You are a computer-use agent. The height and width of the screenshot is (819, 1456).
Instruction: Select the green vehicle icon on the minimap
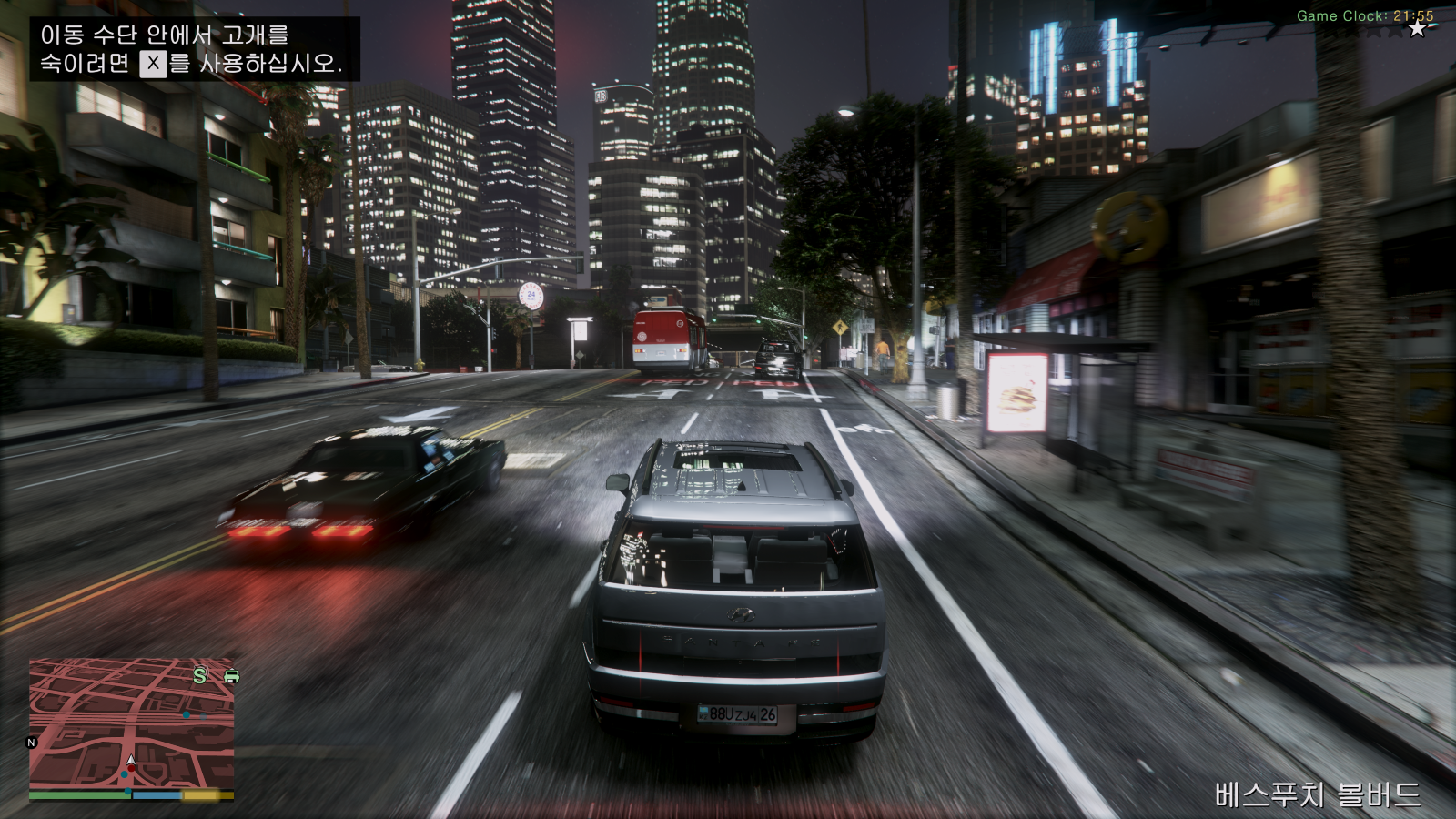(231, 675)
